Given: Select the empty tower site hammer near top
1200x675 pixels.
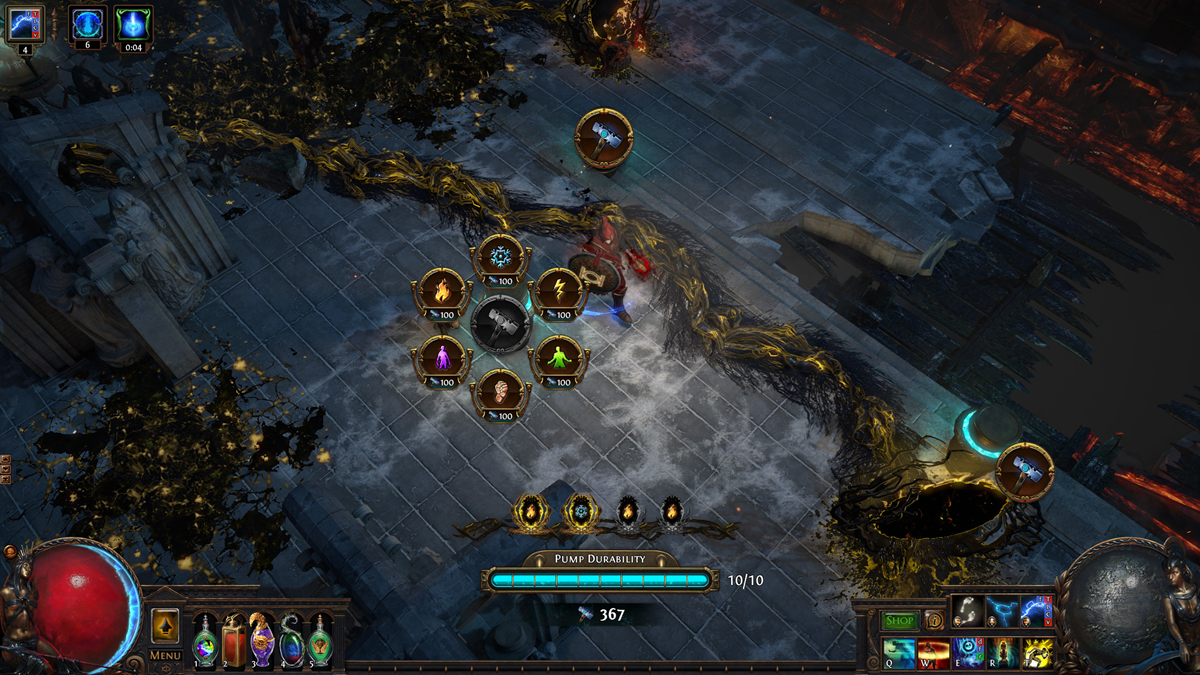Looking at the screenshot, I should point(604,139).
